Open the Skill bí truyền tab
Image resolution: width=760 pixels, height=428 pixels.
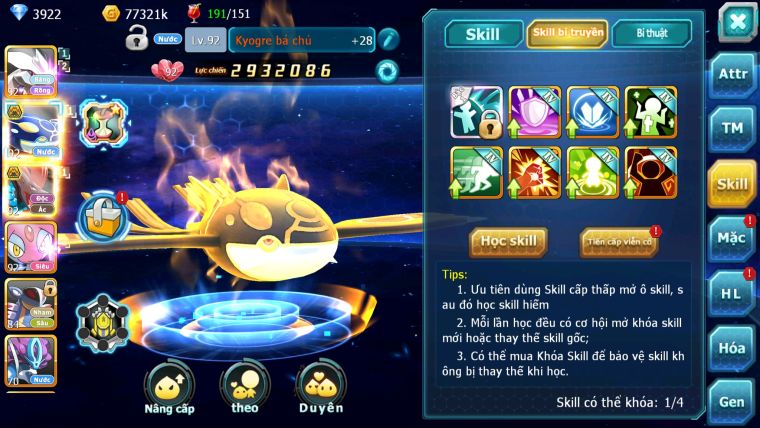tap(567, 34)
